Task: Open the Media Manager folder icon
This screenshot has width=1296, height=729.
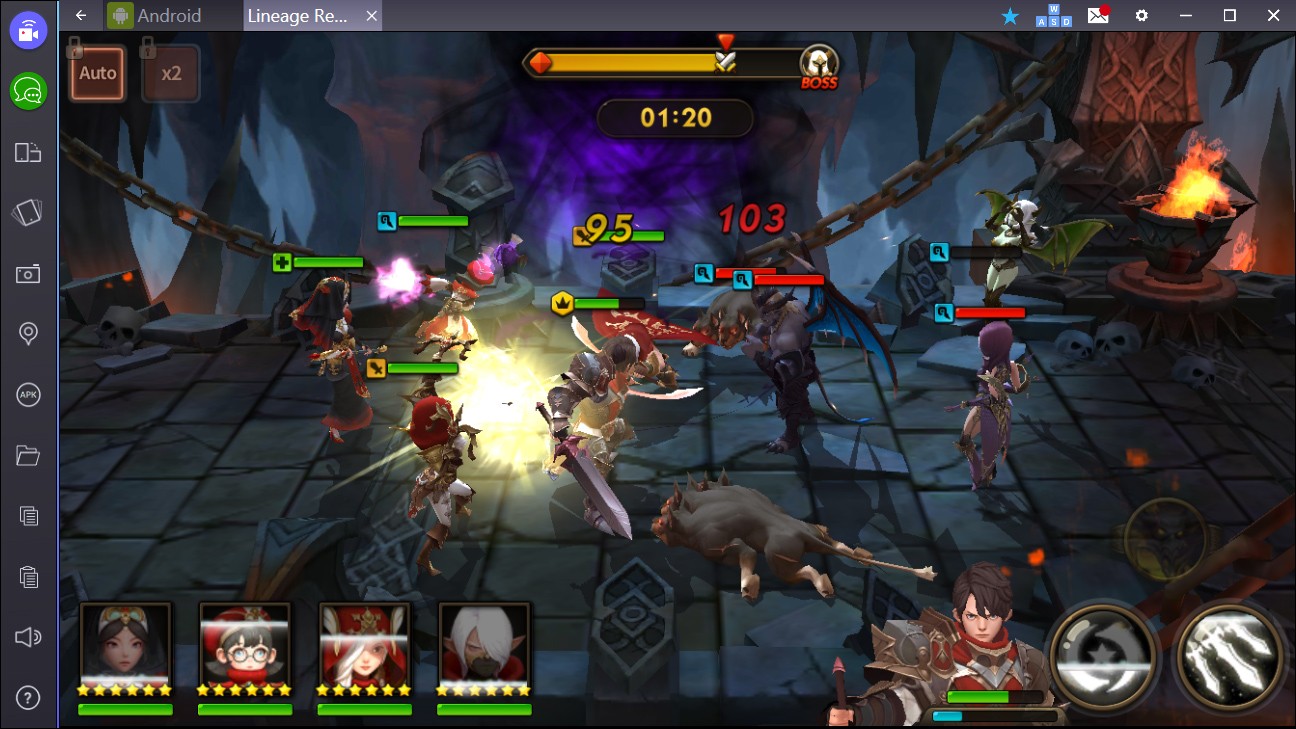Action: pos(28,455)
